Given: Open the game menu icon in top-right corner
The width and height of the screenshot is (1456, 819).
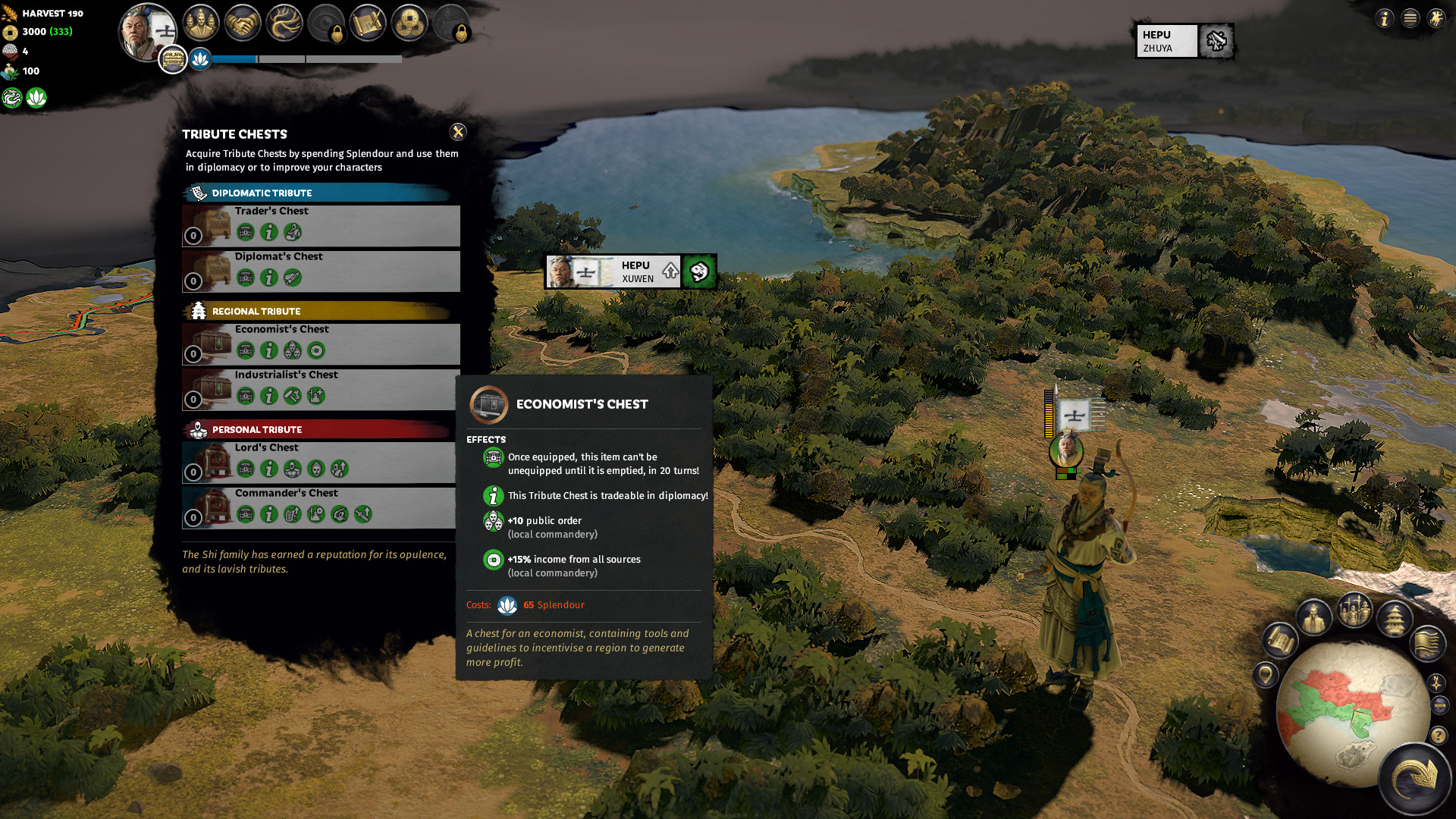Looking at the screenshot, I should (x=1410, y=18).
